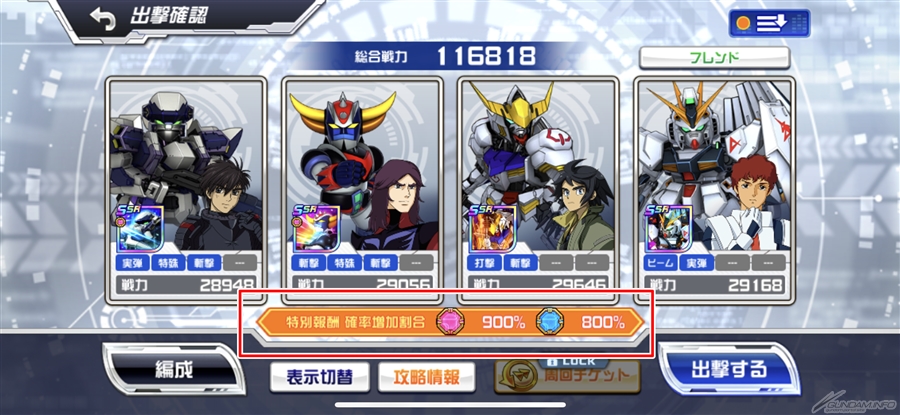This screenshot has height=415, width=900.
Task: Click first unit's SSR part icon
Action: pyautogui.click(x=140, y=230)
